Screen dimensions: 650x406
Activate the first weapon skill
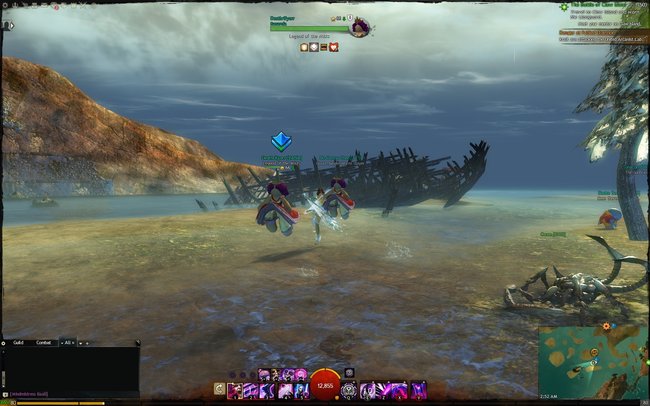235,390
